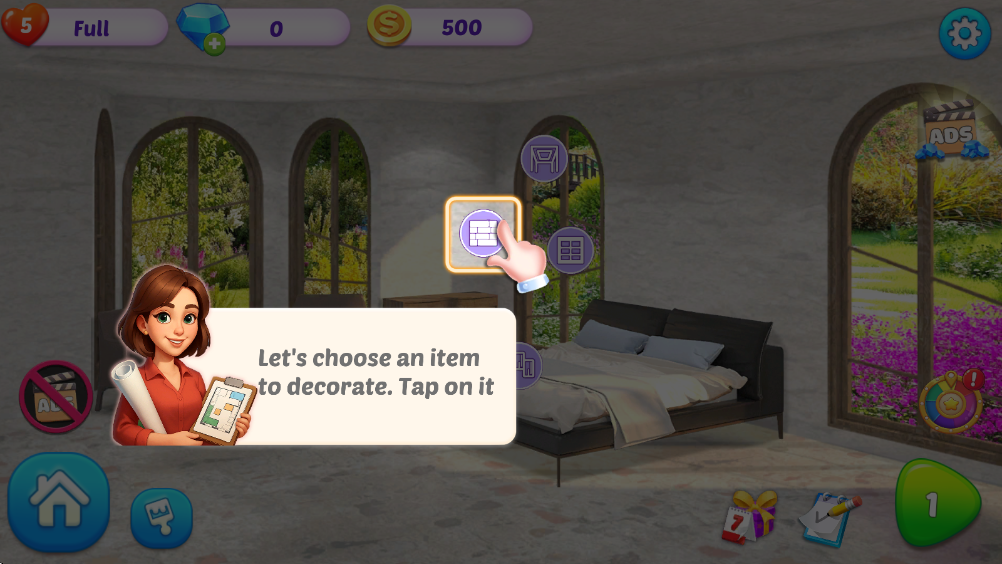
Task: Open the daily gift calendar
Action: (748, 515)
